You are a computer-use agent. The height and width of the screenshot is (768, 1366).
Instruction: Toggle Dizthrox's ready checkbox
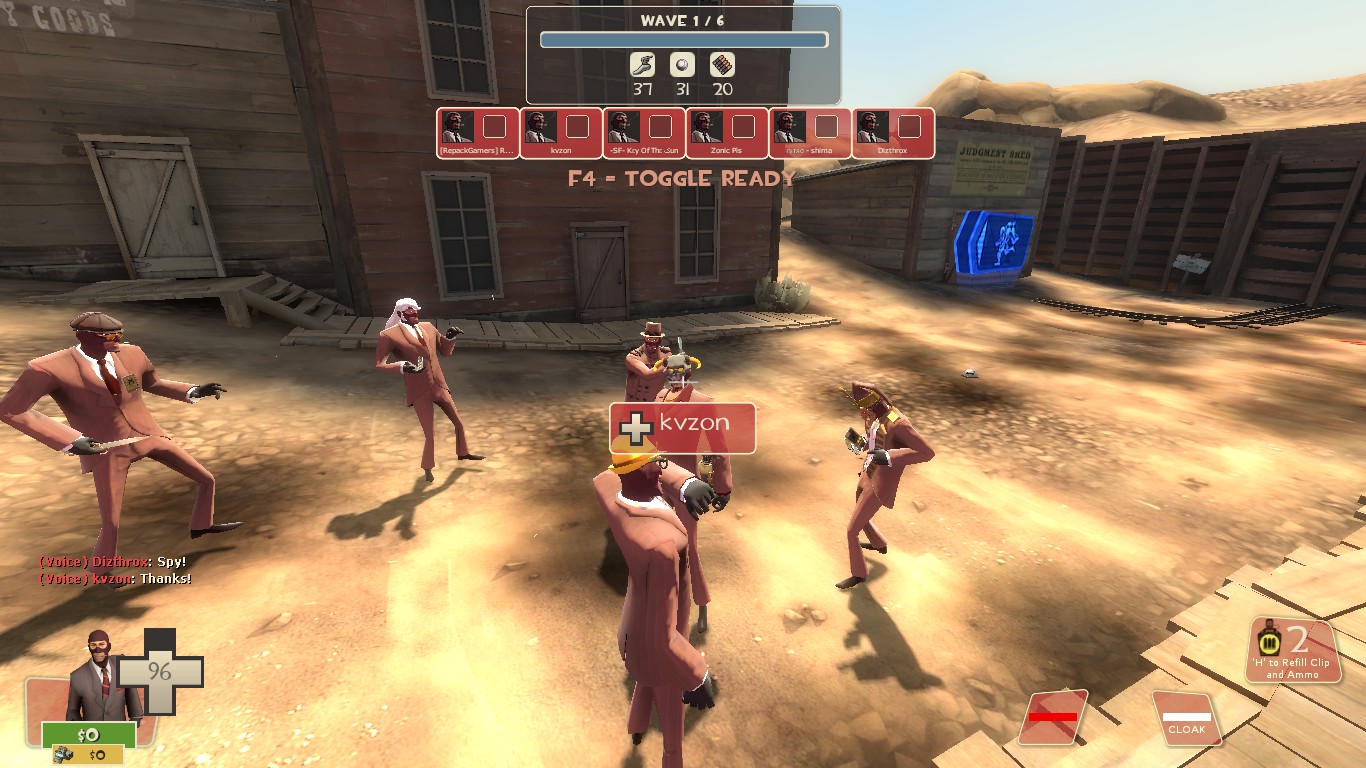pyautogui.click(x=909, y=126)
